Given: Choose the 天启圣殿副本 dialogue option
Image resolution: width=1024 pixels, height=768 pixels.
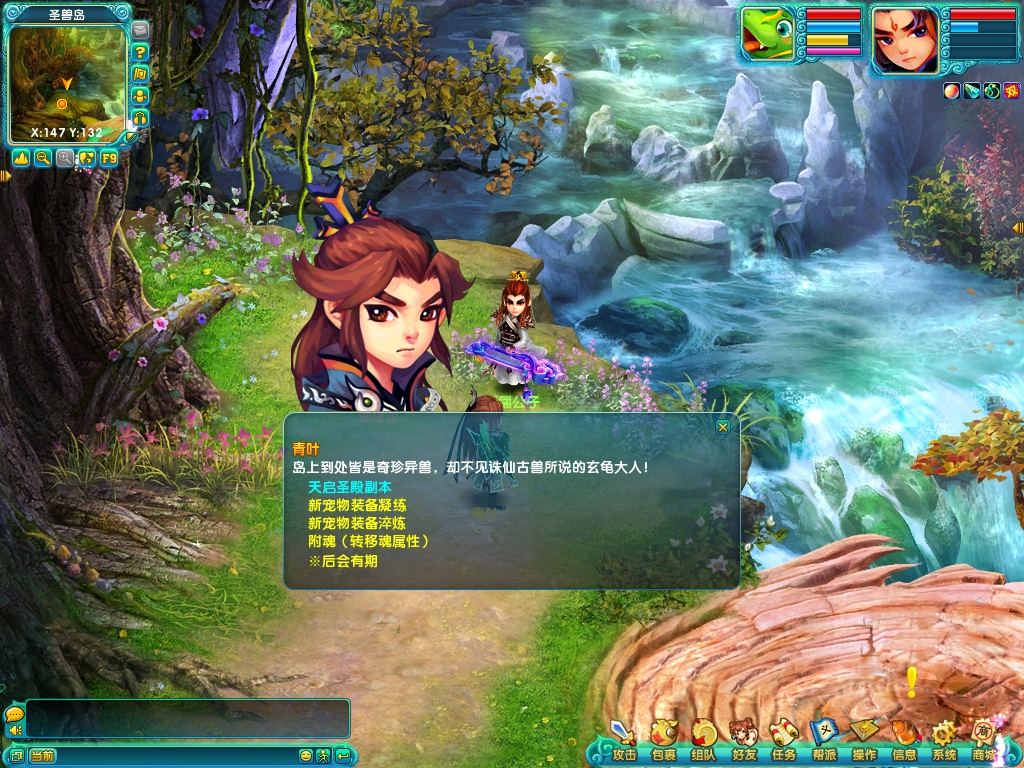Looking at the screenshot, I should [x=350, y=486].
